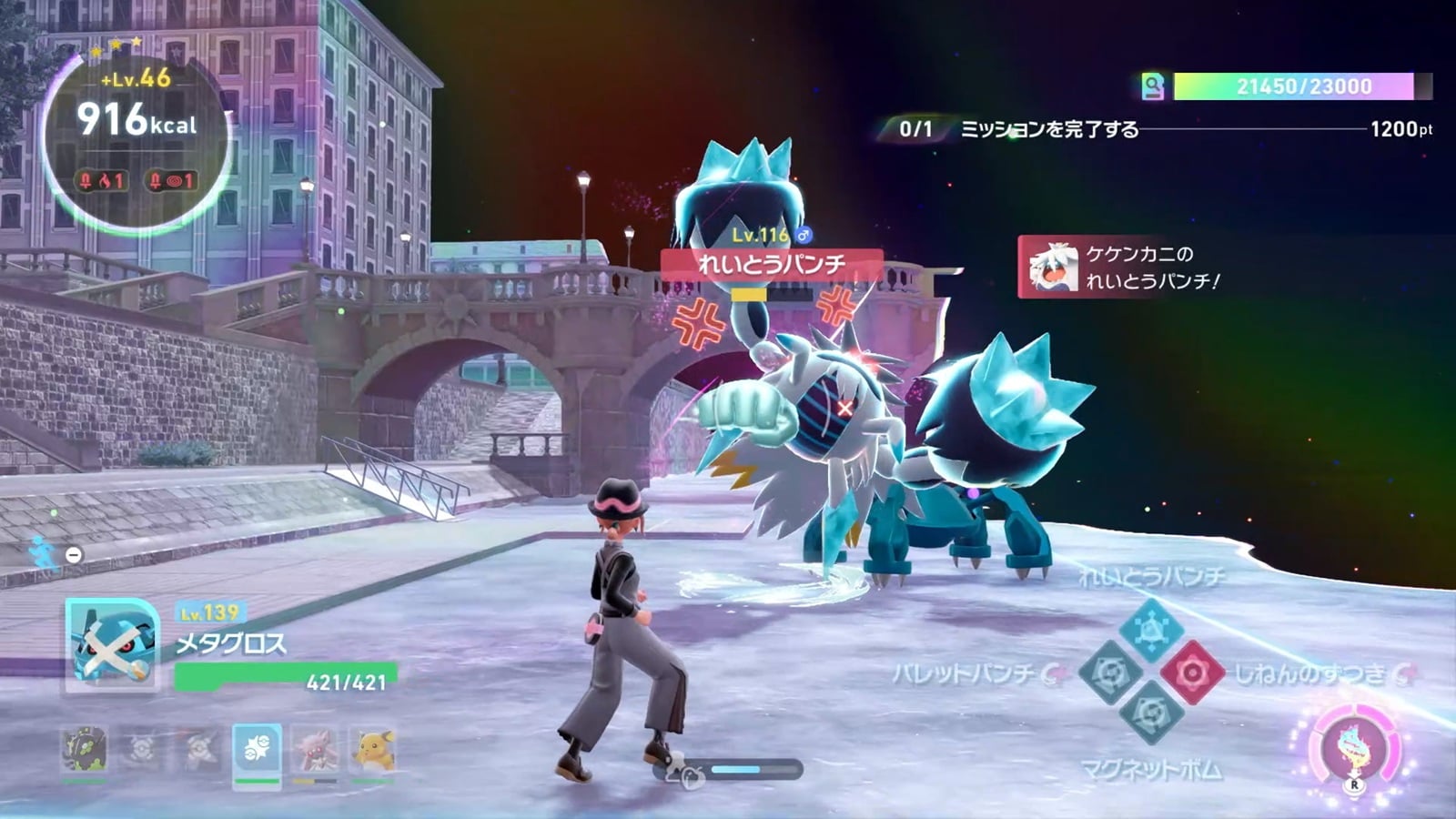Use the マグネットボム steel move

click(x=1150, y=715)
